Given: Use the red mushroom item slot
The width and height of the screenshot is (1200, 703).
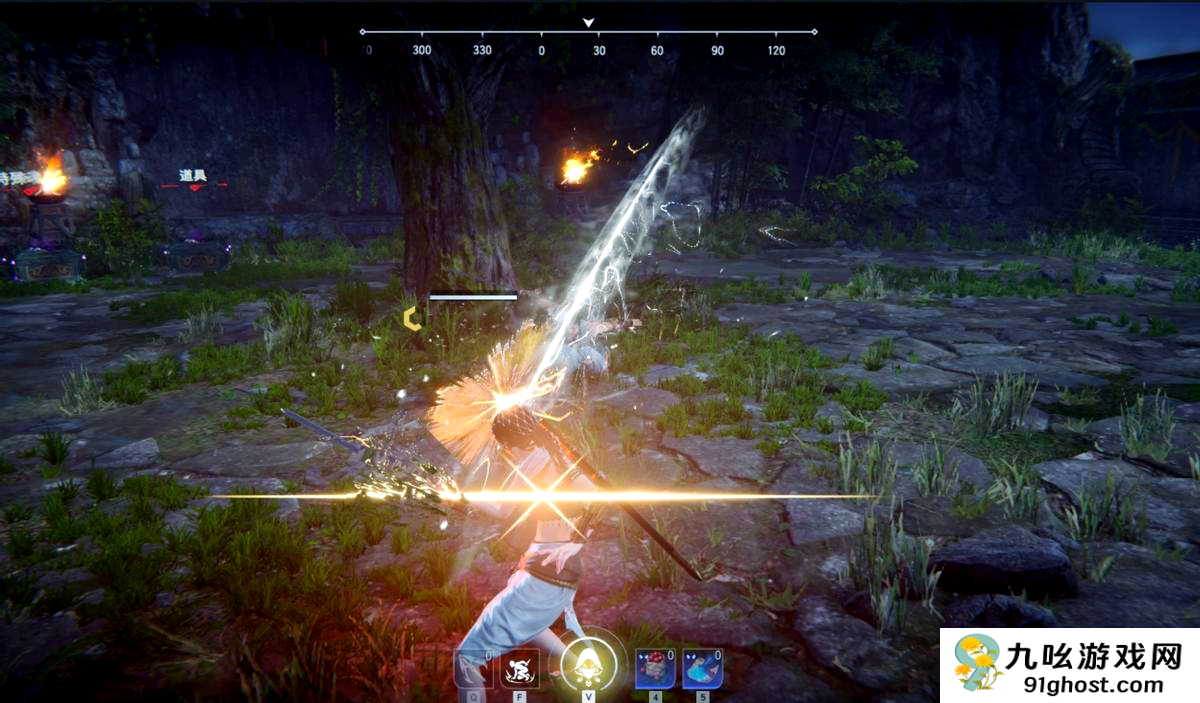Looking at the screenshot, I should [x=654, y=668].
